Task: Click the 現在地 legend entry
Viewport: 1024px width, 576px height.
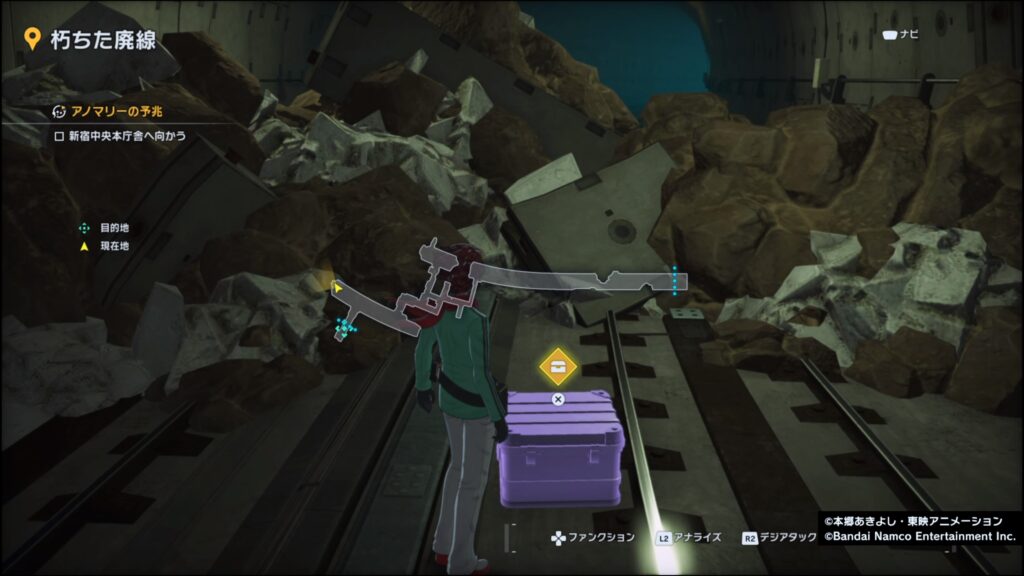Action: pos(106,246)
